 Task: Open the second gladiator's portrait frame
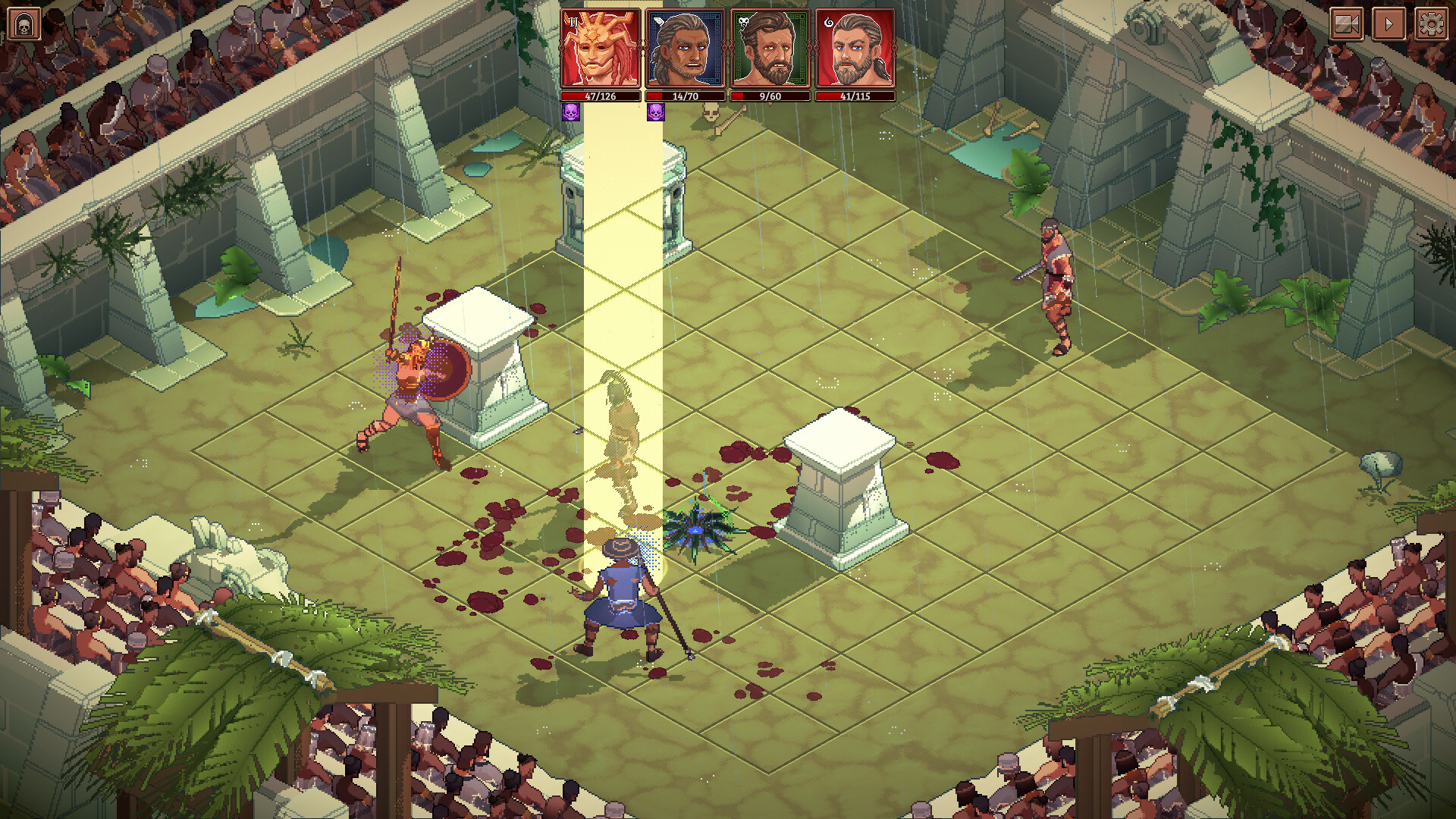click(686, 50)
